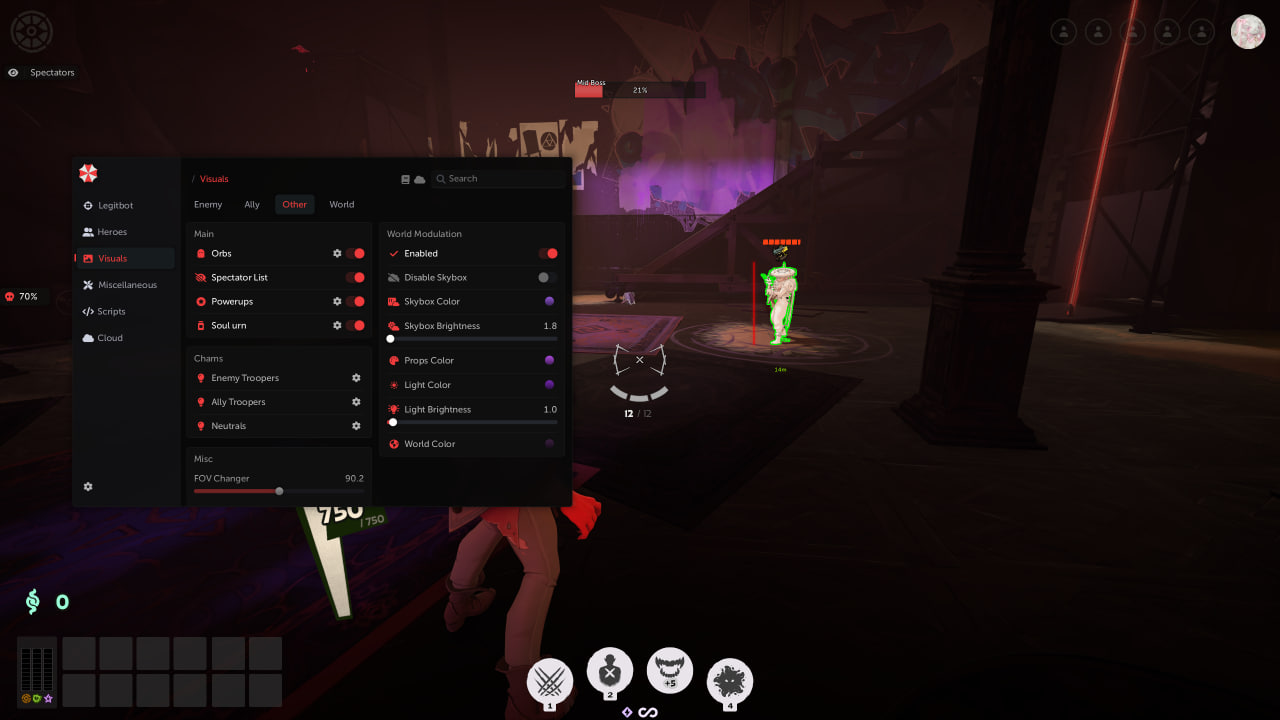This screenshot has width=1280, height=720.
Task: Switch to the Enemy tab
Action: tap(208, 205)
